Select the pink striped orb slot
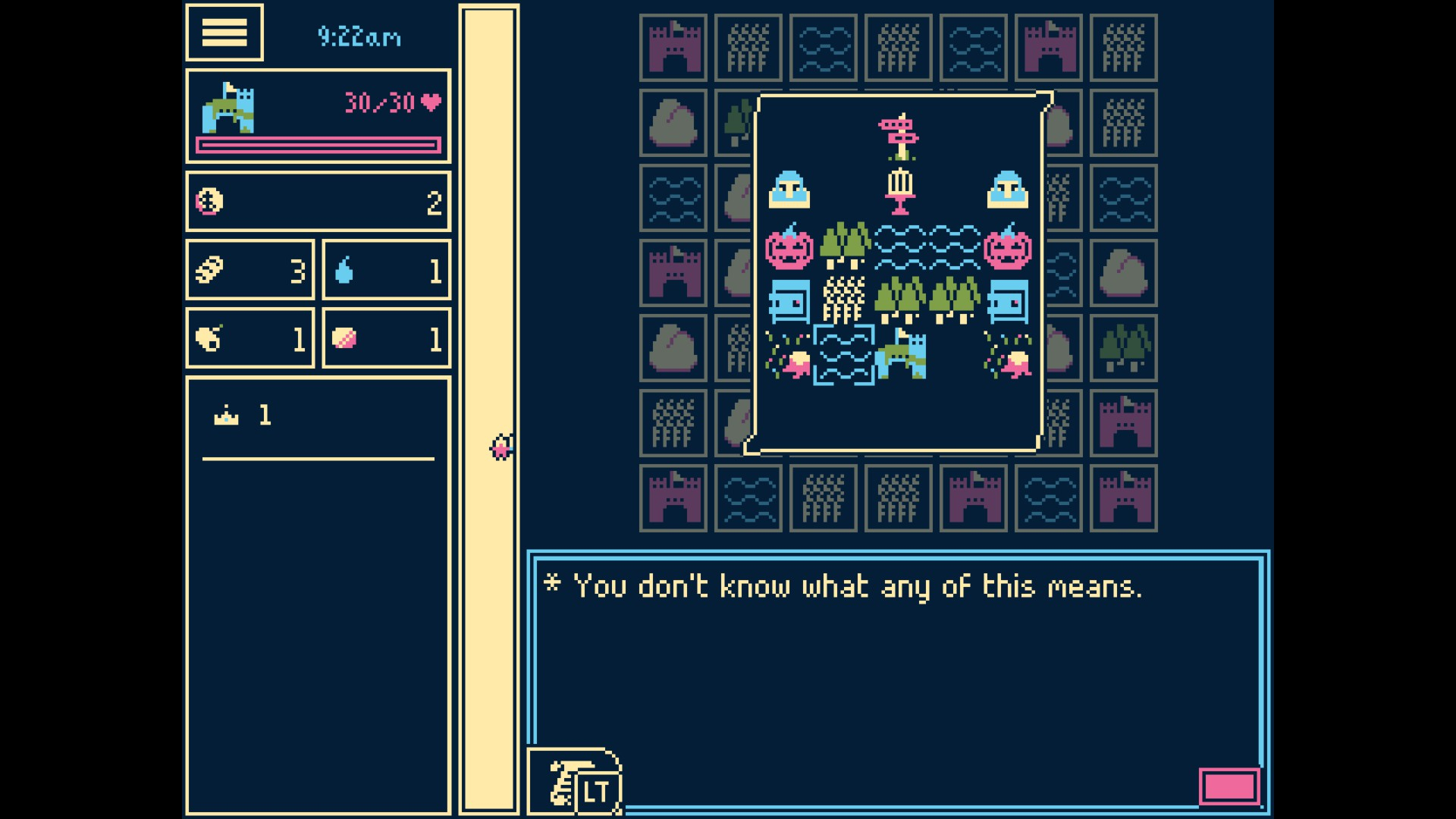The height and width of the screenshot is (819, 1456). click(x=386, y=338)
